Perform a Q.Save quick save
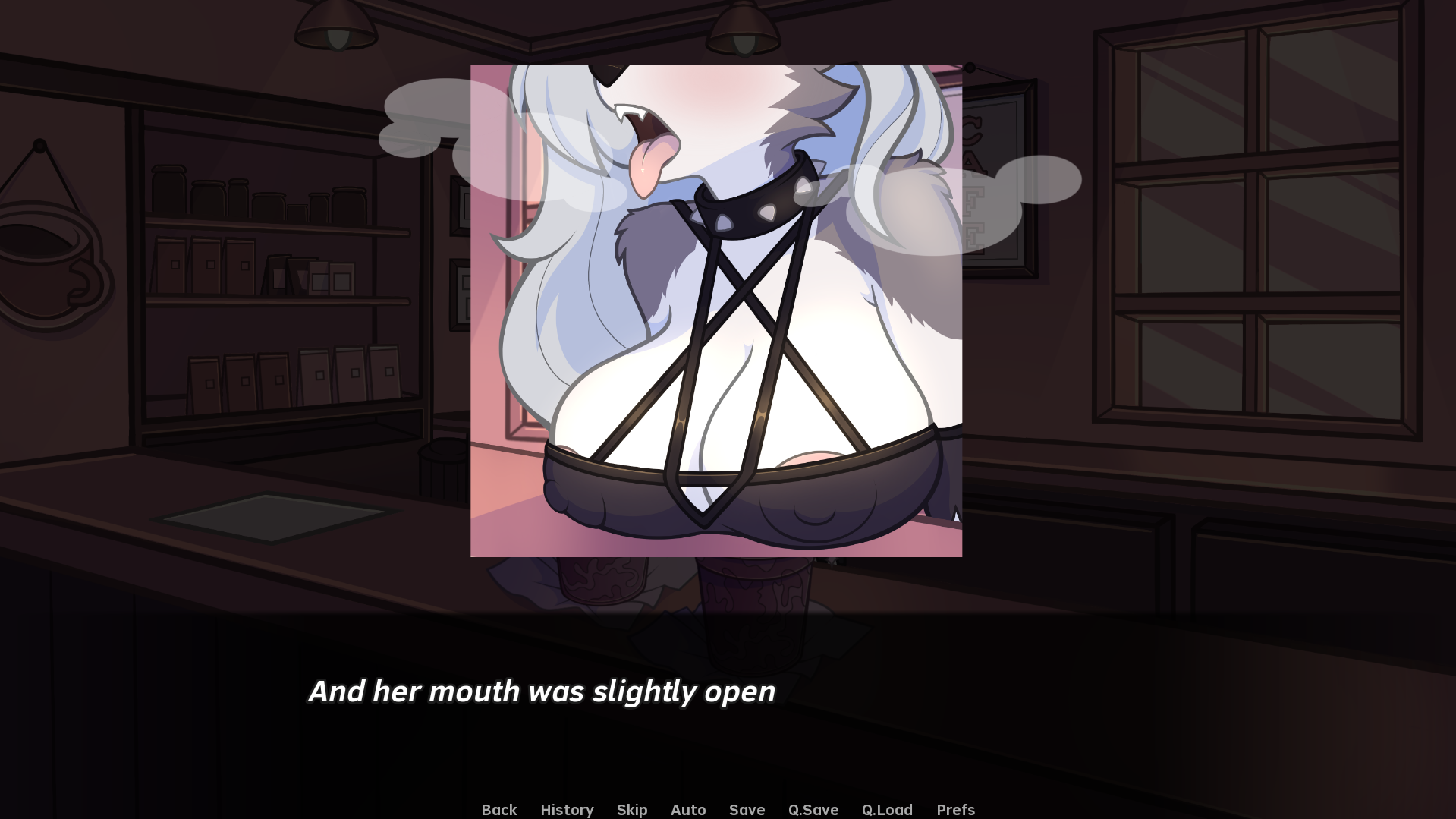Screen dimensions: 1456x819 pyautogui.click(x=813, y=810)
